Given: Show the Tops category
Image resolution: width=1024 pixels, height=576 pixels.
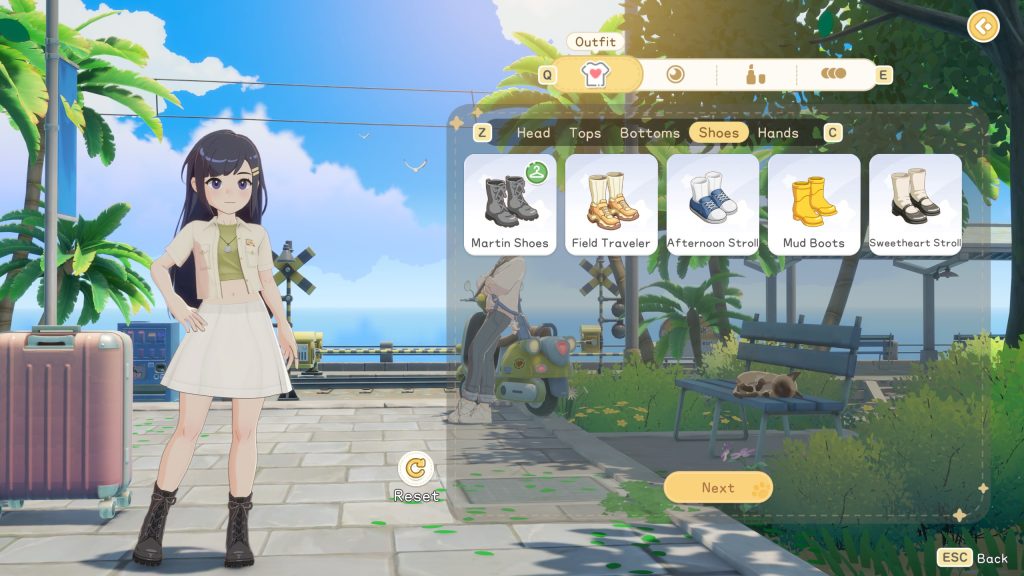Looking at the screenshot, I should (585, 133).
